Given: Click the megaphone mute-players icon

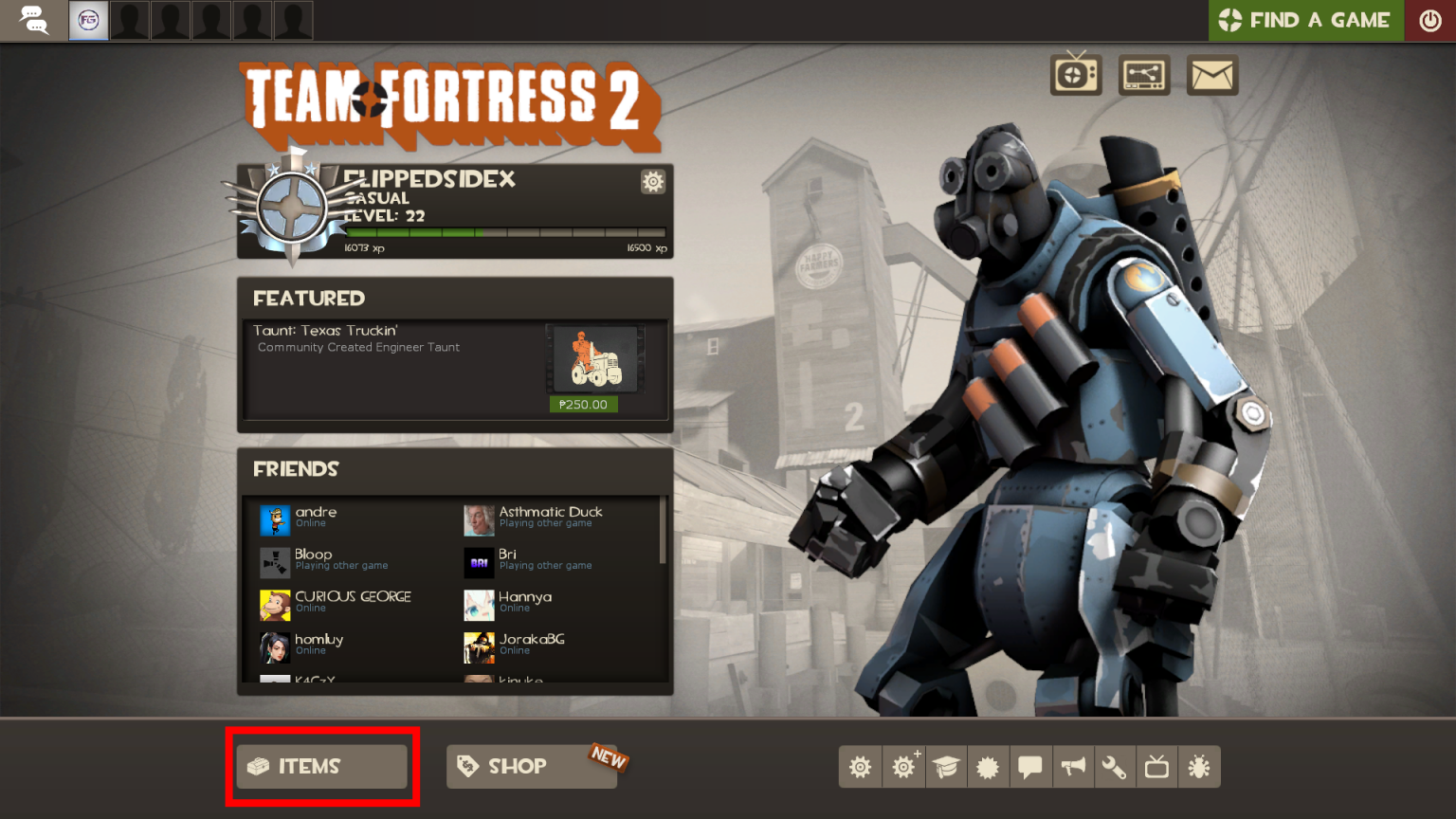Looking at the screenshot, I should click(x=1074, y=767).
